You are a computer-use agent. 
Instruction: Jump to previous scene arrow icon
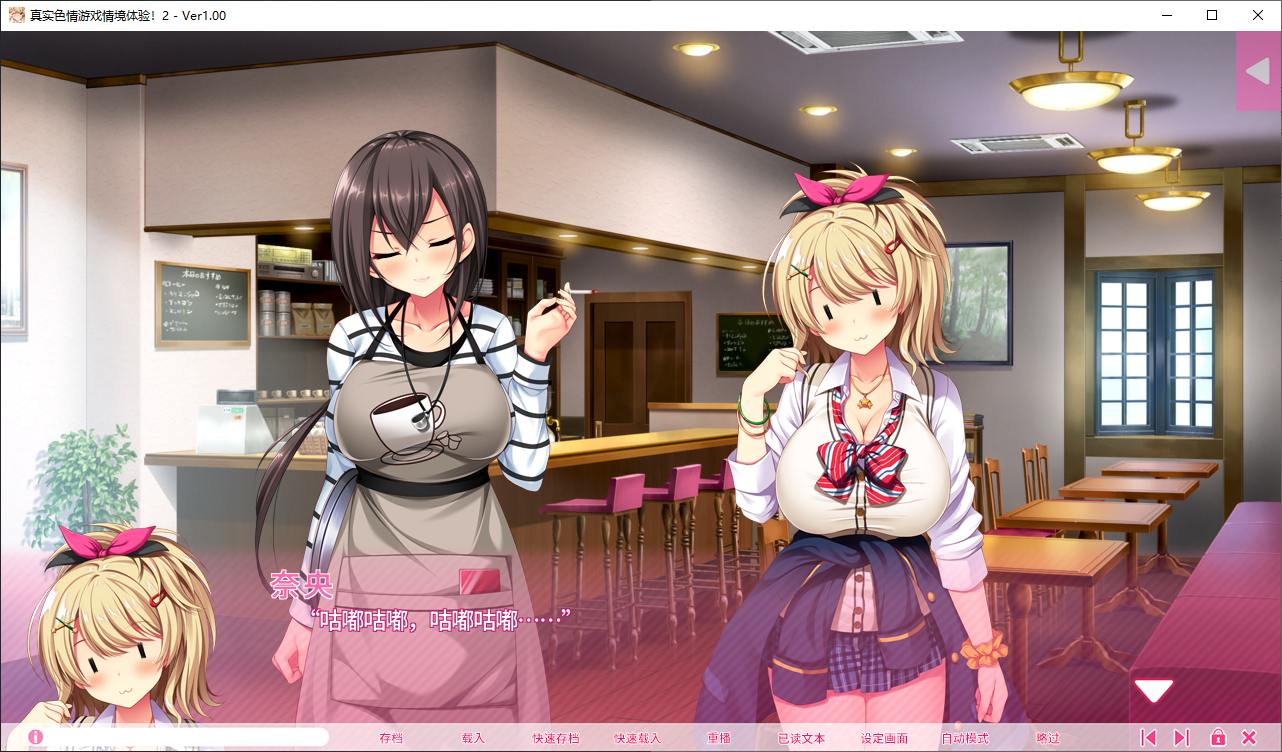1148,738
